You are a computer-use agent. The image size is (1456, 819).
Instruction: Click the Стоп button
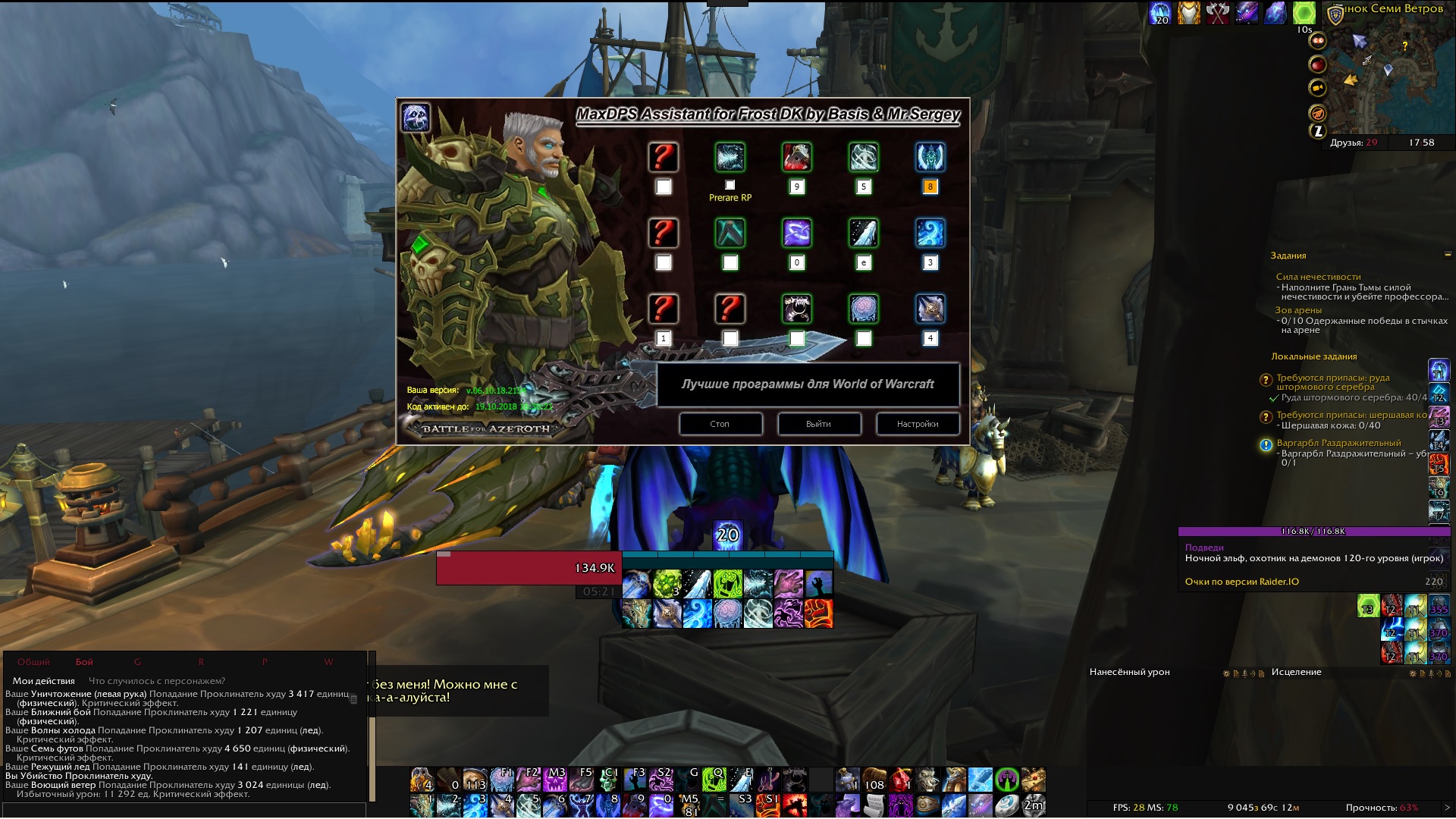coord(720,424)
